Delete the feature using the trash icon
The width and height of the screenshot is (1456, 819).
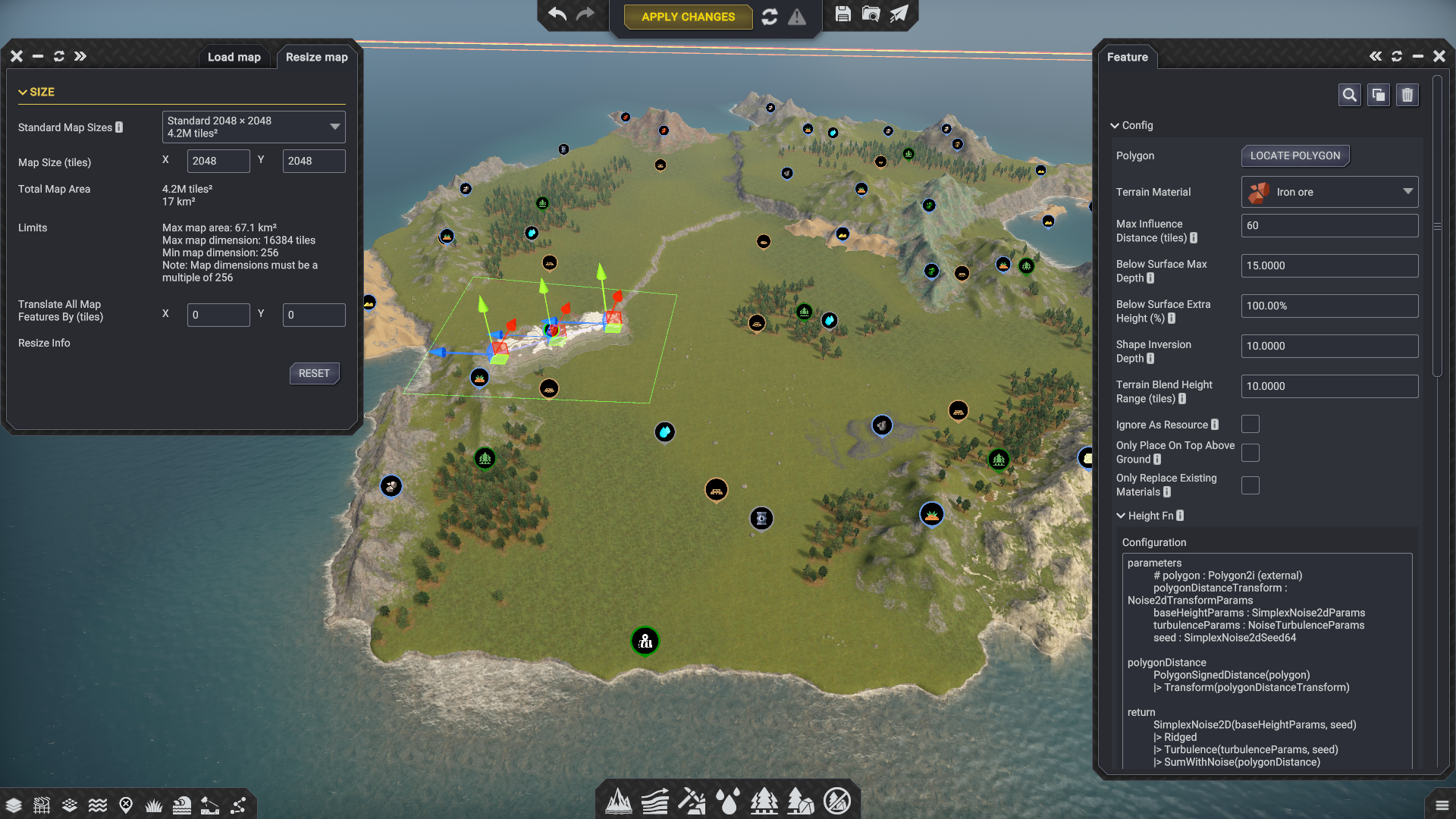tap(1407, 95)
